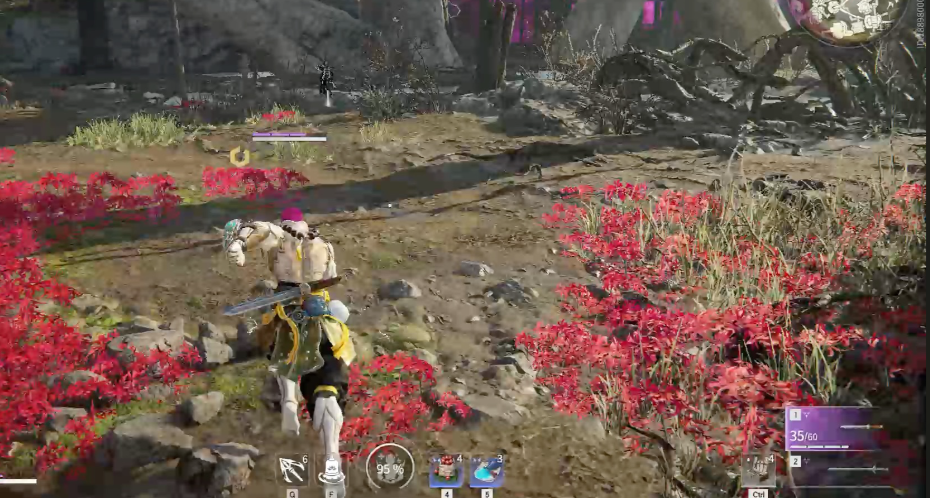Use the red berry basket consumable
This screenshot has width=930, height=498.
tap(446, 470)
